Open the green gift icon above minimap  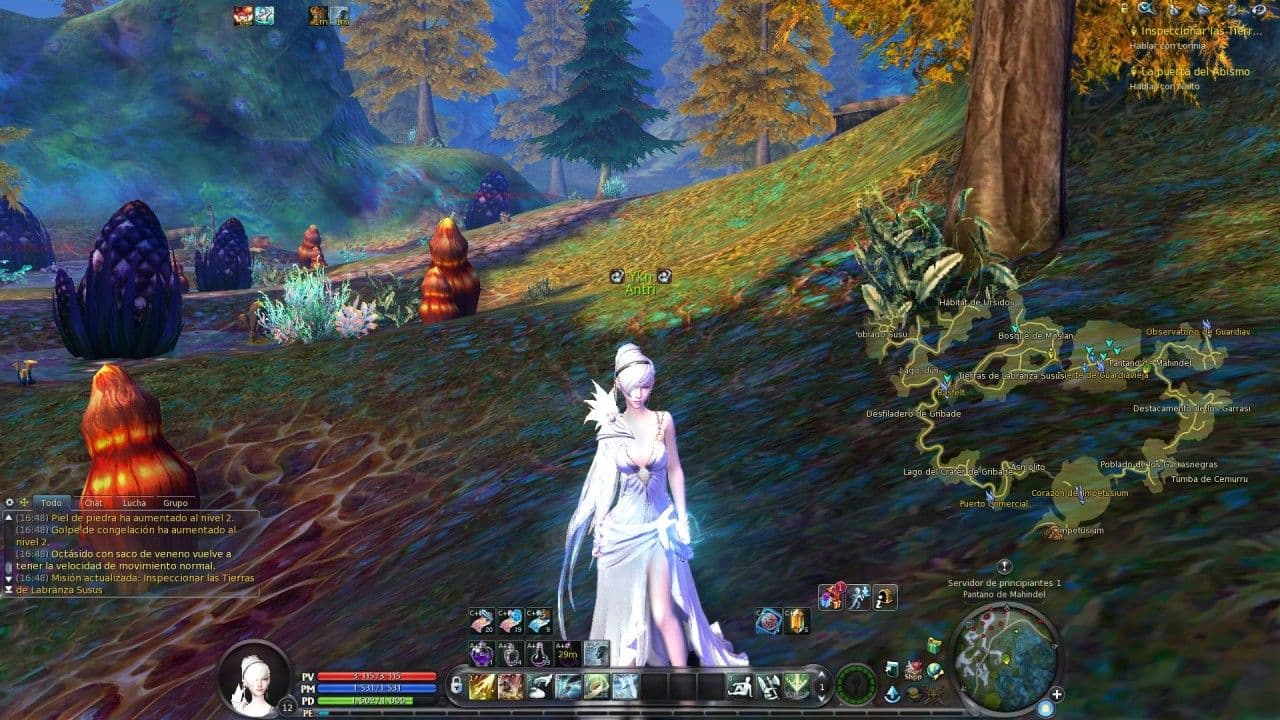click(x=934, y=645)
